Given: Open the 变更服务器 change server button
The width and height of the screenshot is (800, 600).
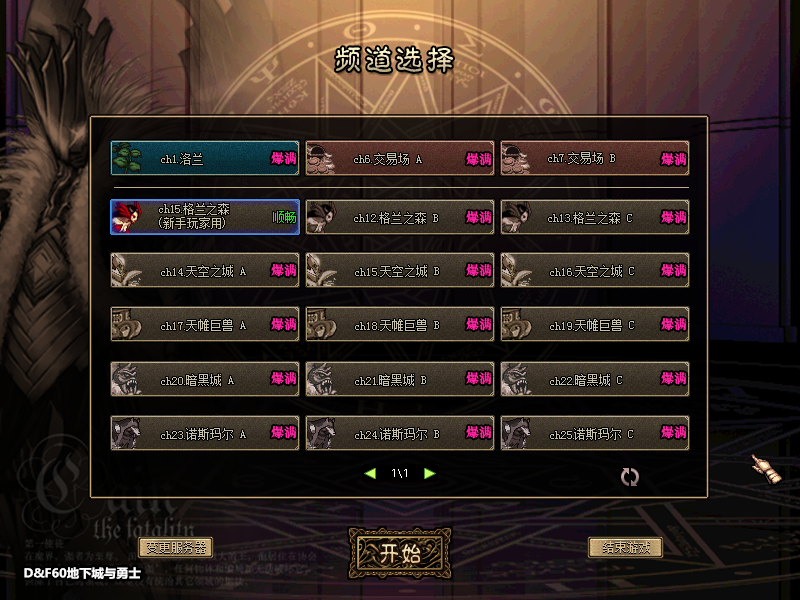Looking at the screenshot, I should [x=175, y=547].
